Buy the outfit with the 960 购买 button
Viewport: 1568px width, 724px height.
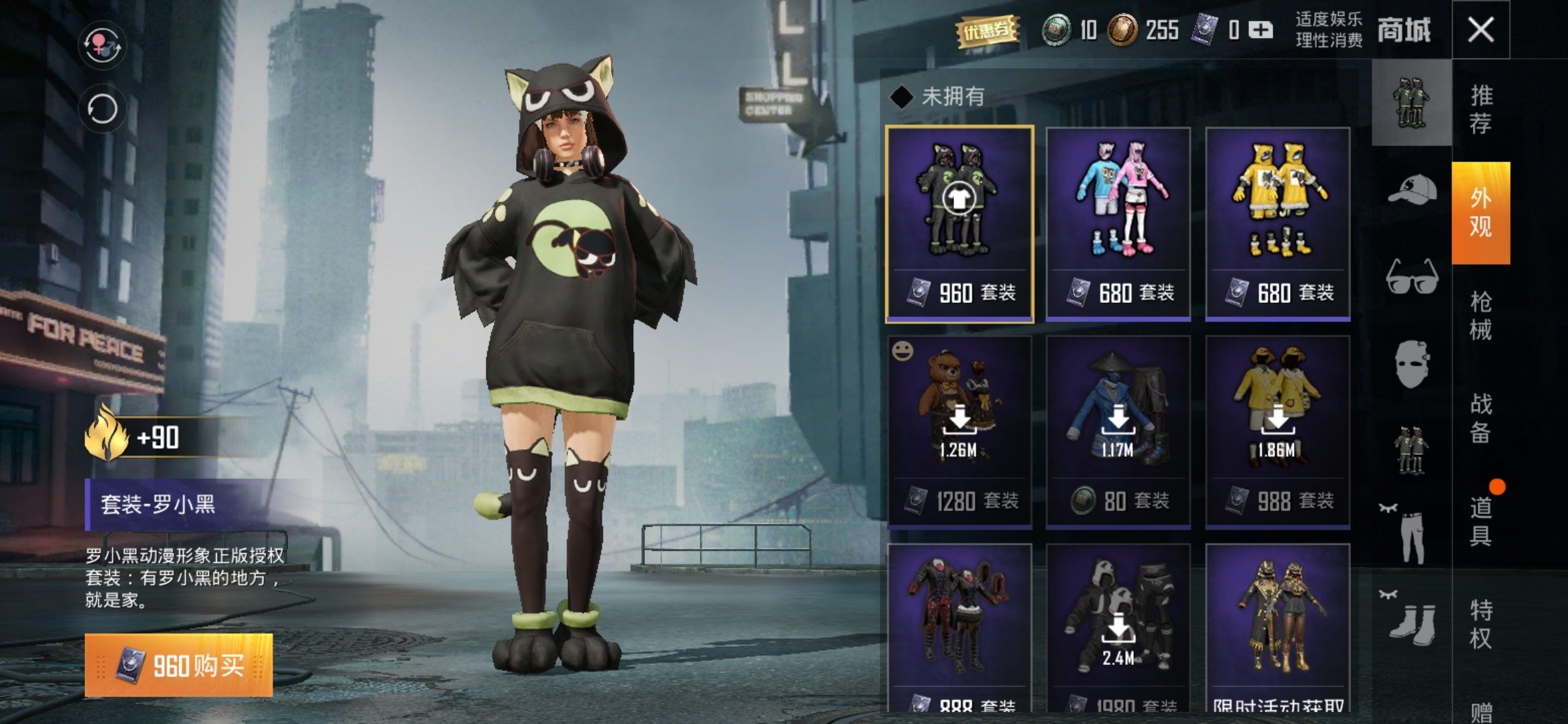[x=179, y=665]
